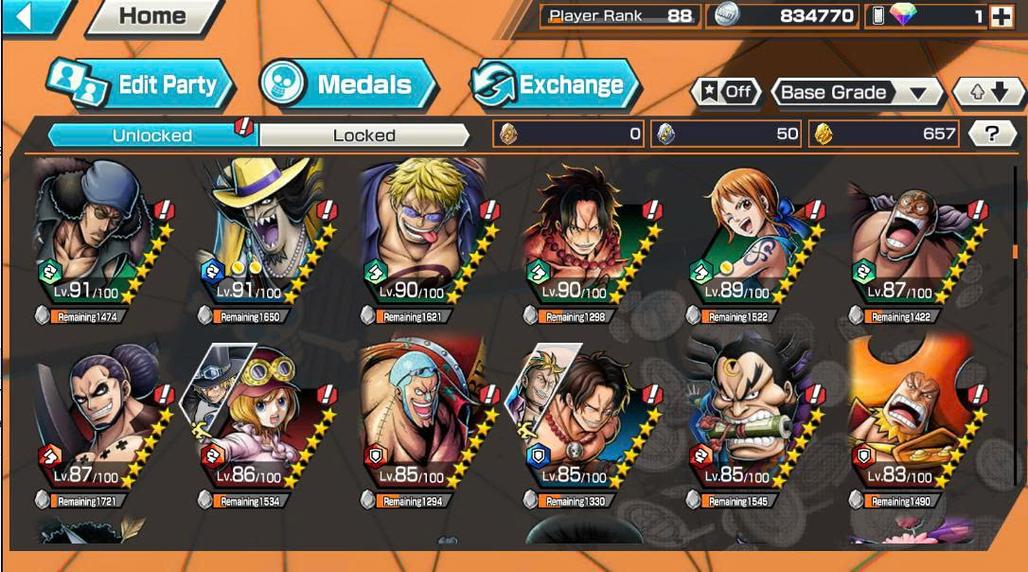Switch to the Unlocked tab
The height and width of the screenshot is (572, 1028).
[152, 134]
